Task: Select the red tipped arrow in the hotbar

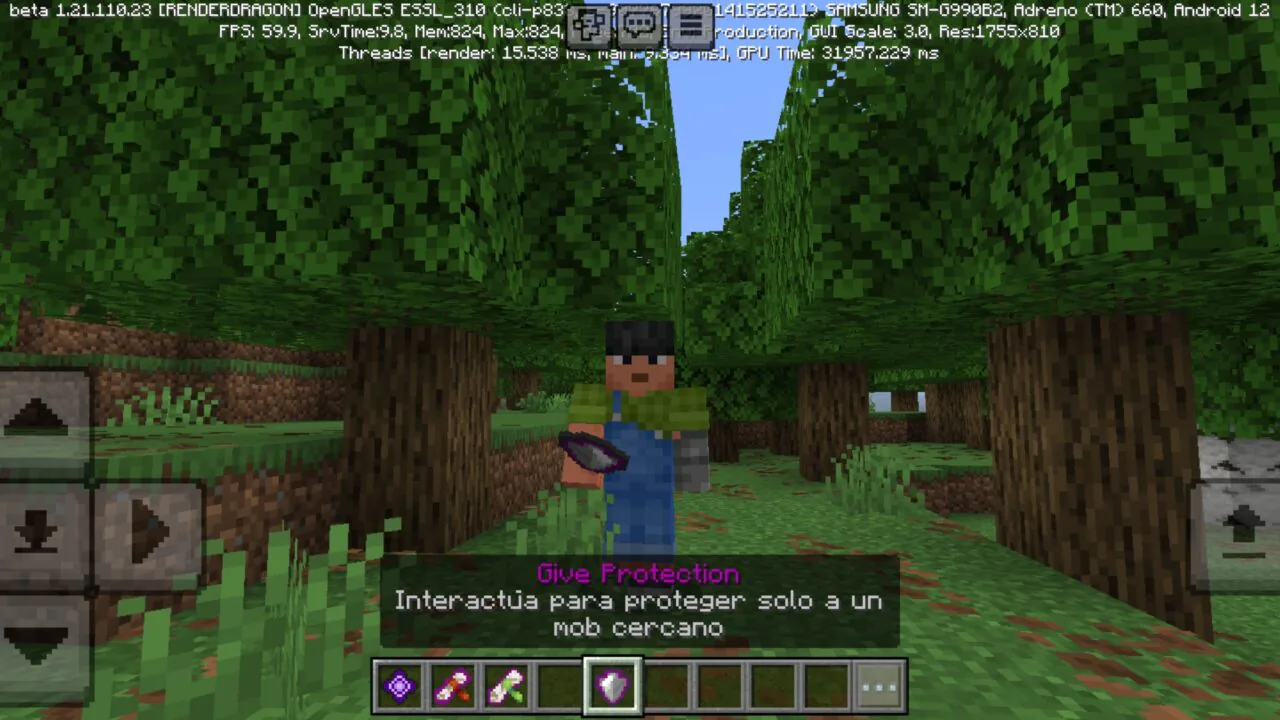Action: 453,684
